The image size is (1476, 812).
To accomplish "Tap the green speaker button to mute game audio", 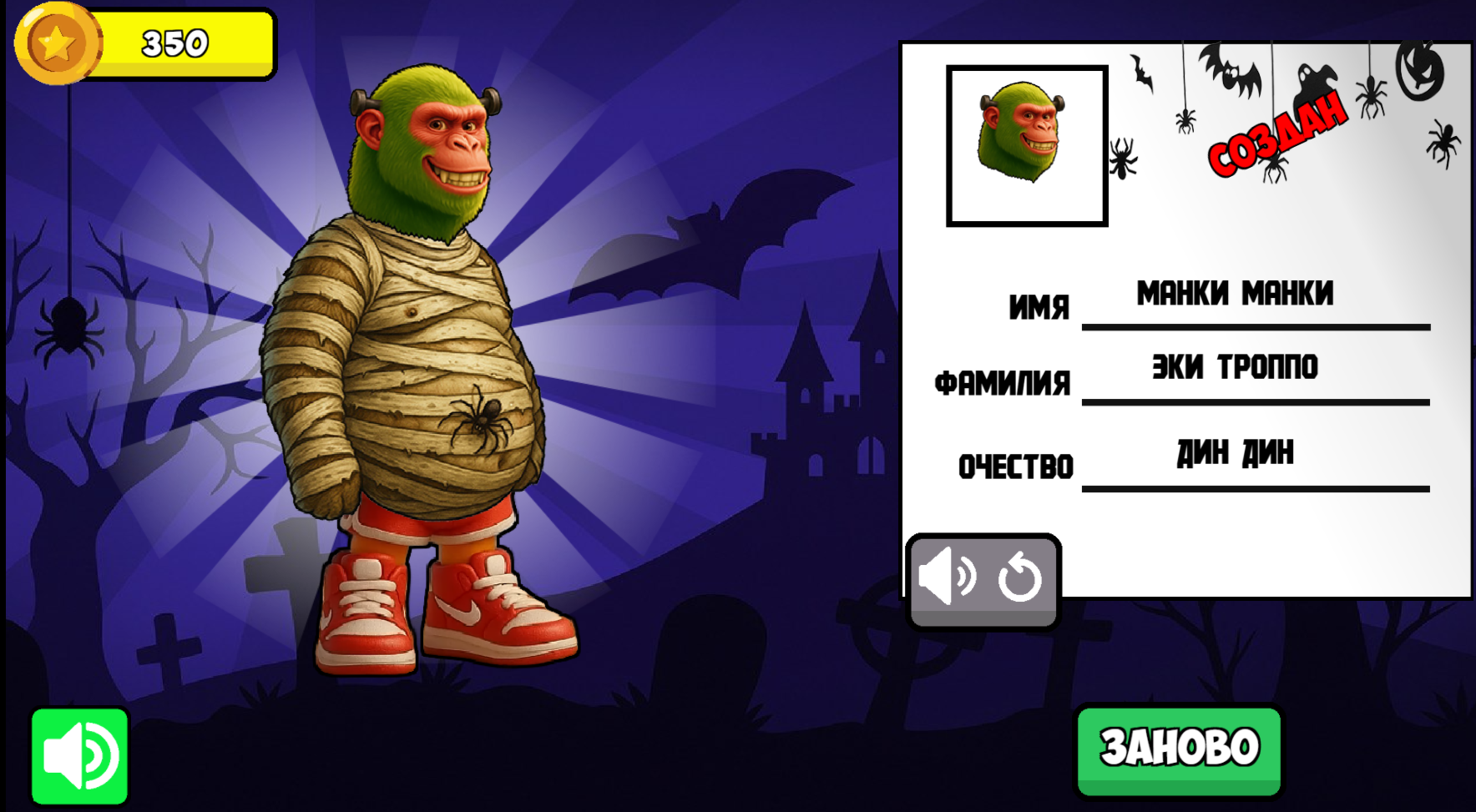I will (78, 756).
